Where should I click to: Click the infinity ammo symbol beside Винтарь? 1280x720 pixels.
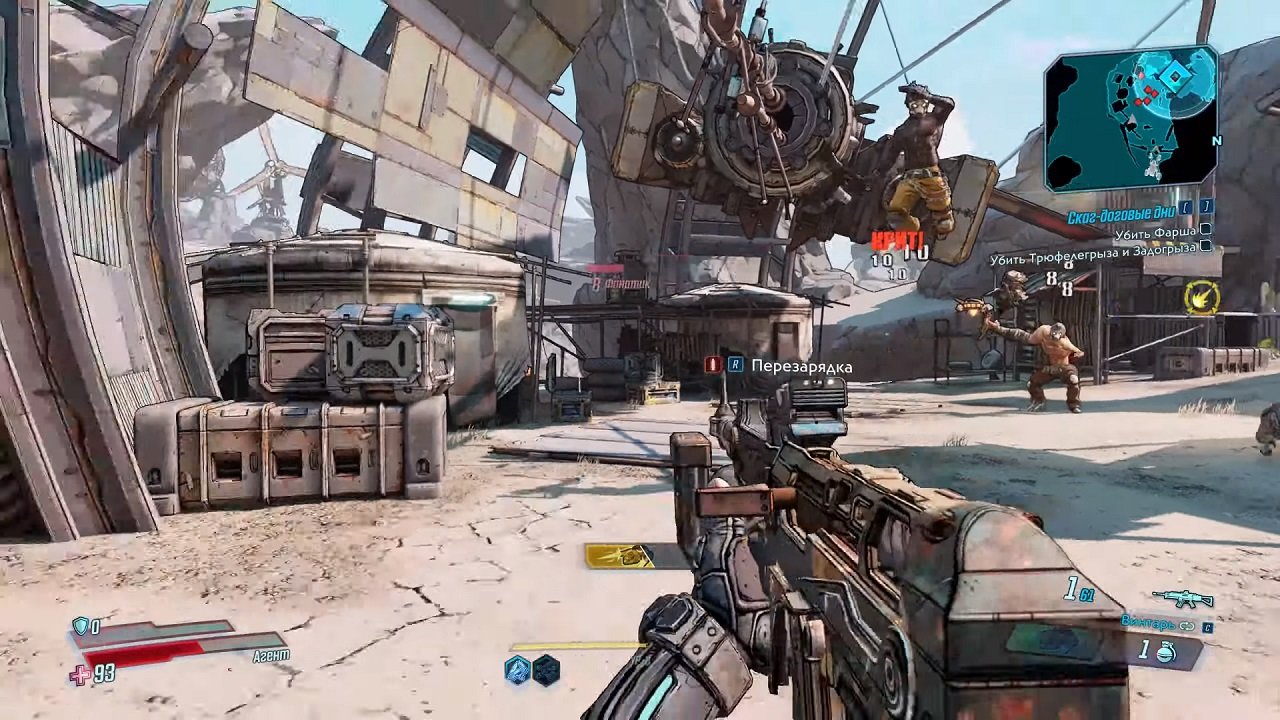1187,626
